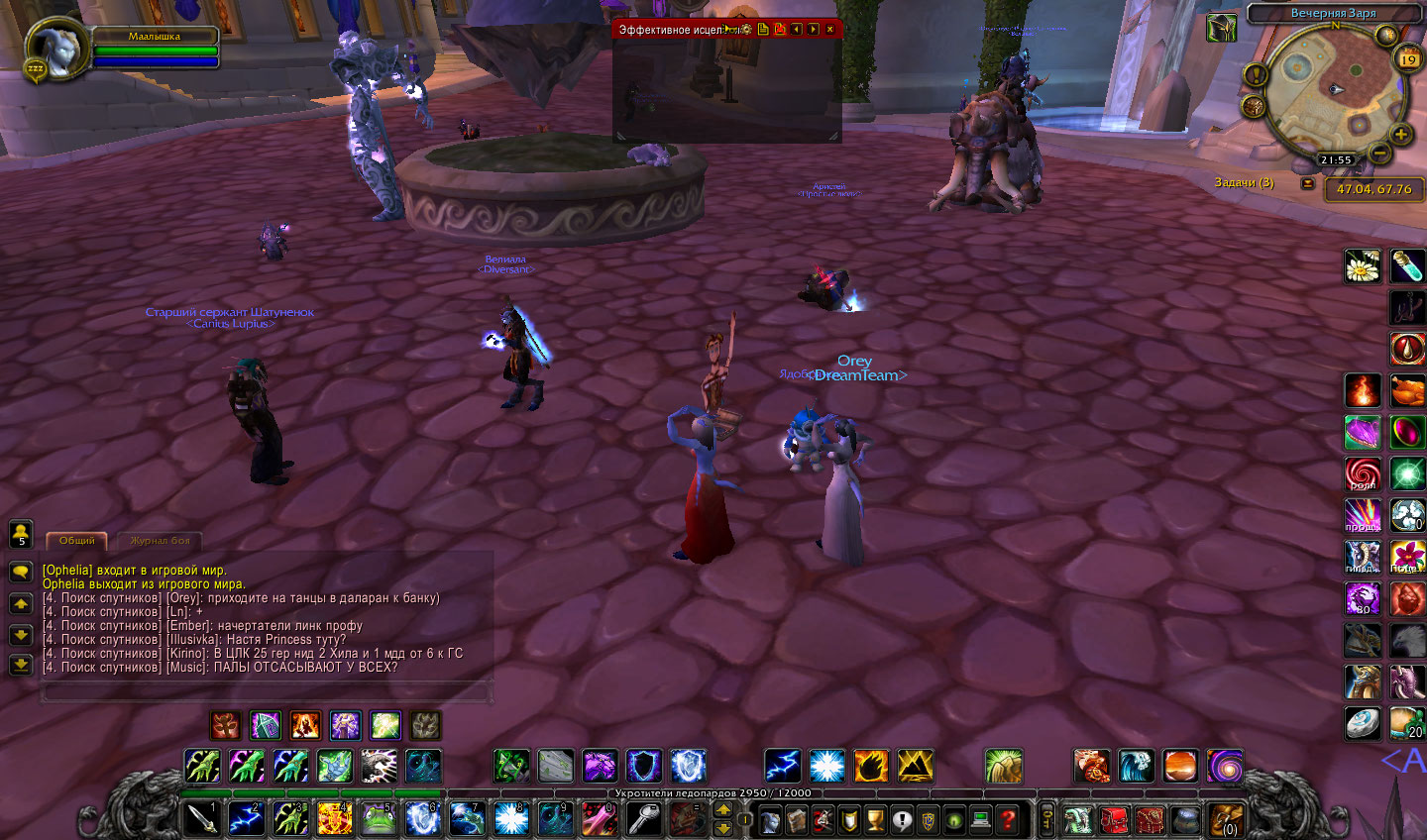1427x840 pixels.
Task: Collapse the Задачи (3) quest tracker
Action: pos(1308,183)
